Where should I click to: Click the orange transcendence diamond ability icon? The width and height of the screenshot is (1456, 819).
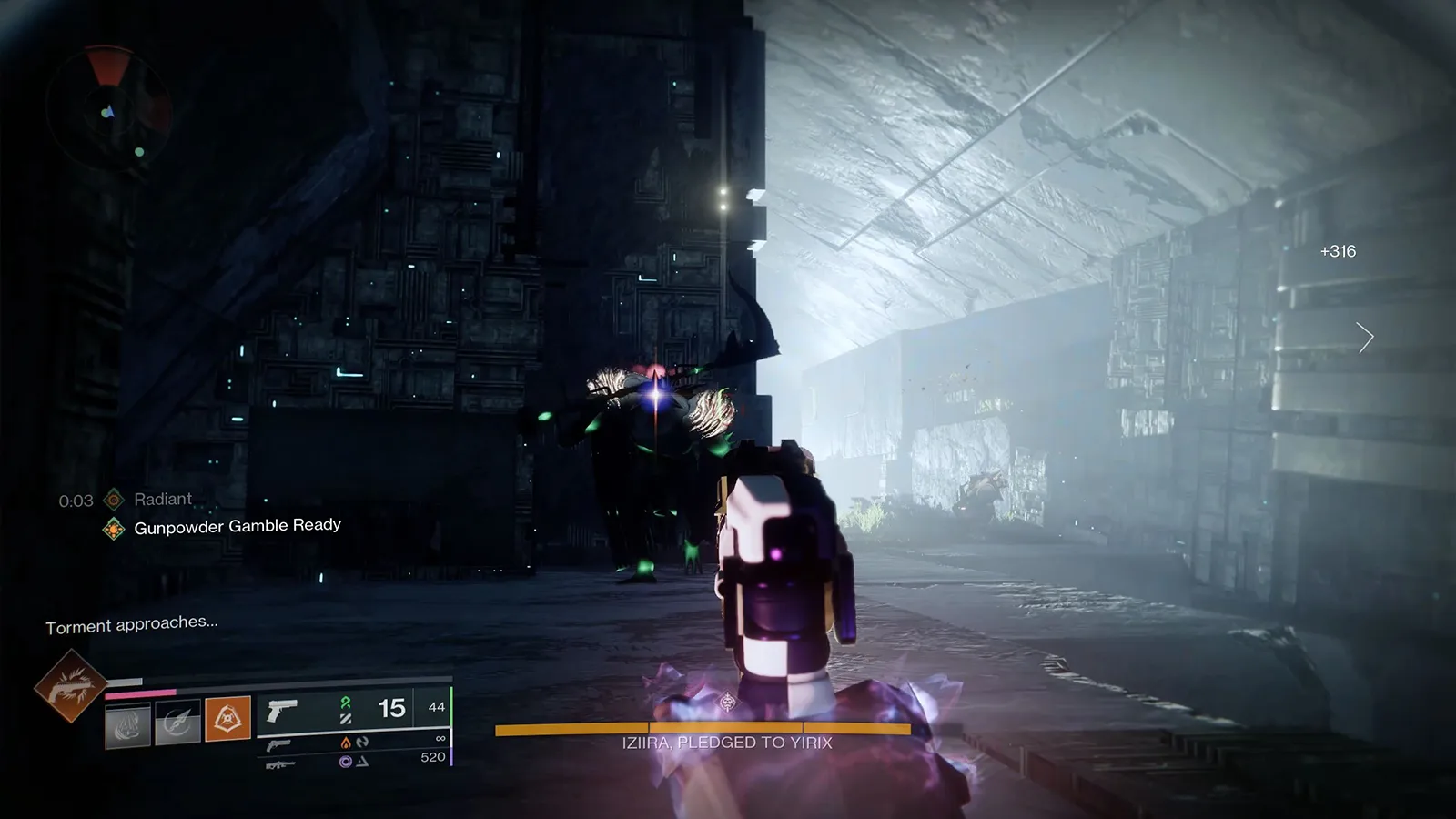tap(227, 717)
